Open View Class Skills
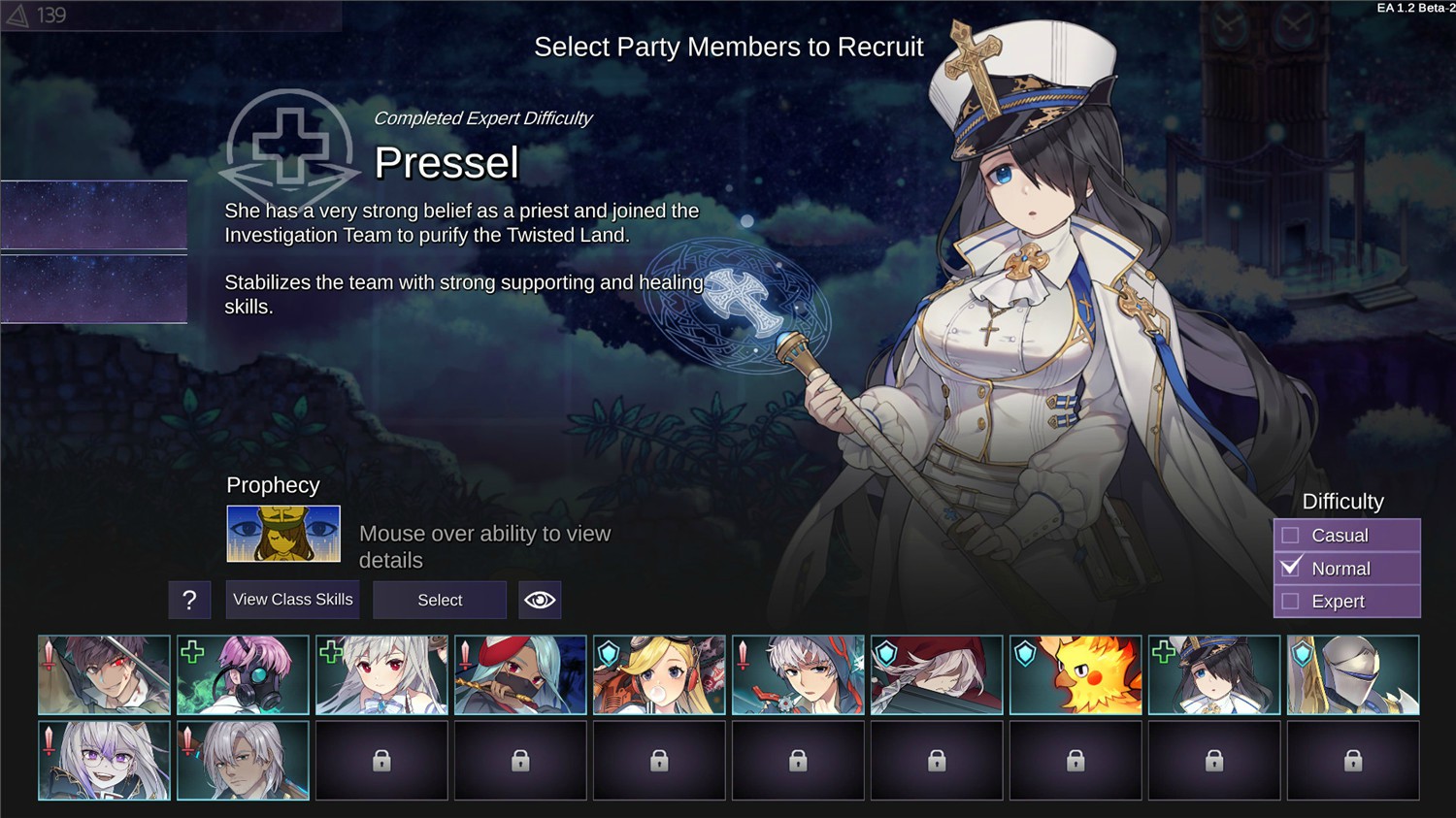The height and width of the screenshot is (818, 1456). tap(292, 600)
